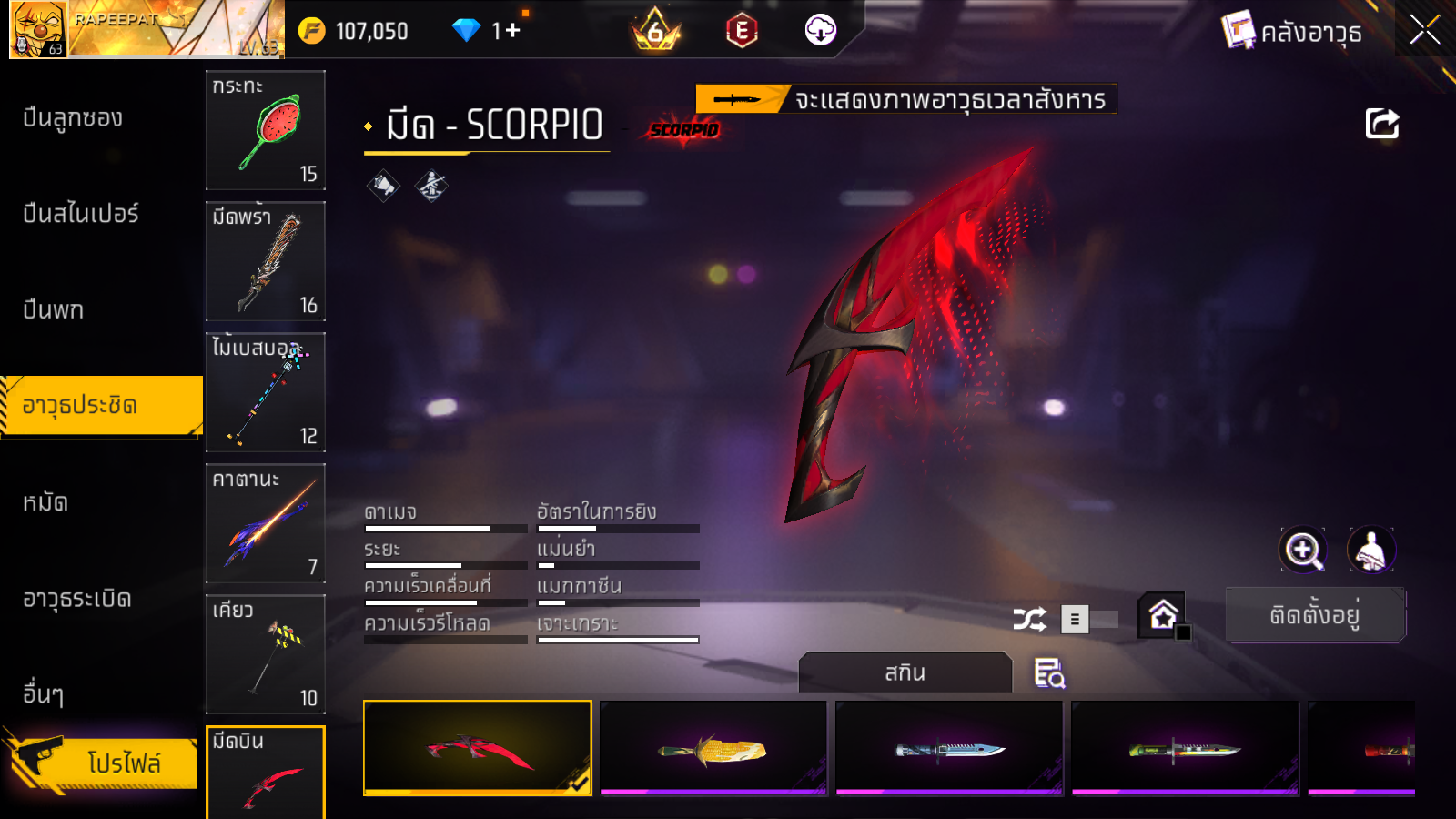Image resolution: width=1456 pixels, height=819 pixels.
Task: Click the ติดตั้งอยู่ equipped button
Action: pos(1315,615)
